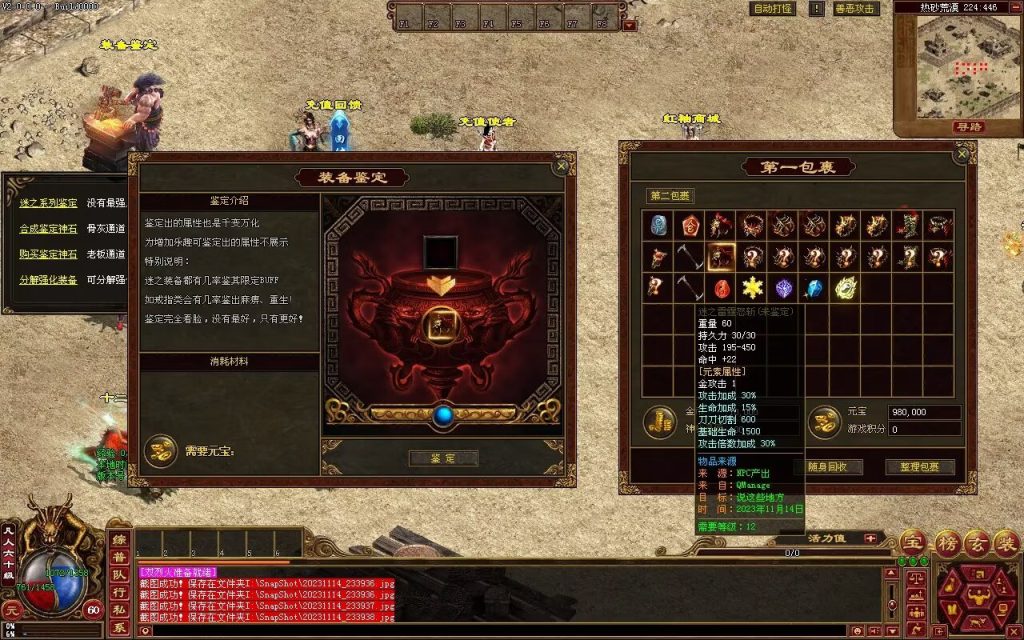Close the 装备鉴定 appraisal window
Viewport: 1024px width, 640px height.
pyautogui.click(x=561, y=167)
